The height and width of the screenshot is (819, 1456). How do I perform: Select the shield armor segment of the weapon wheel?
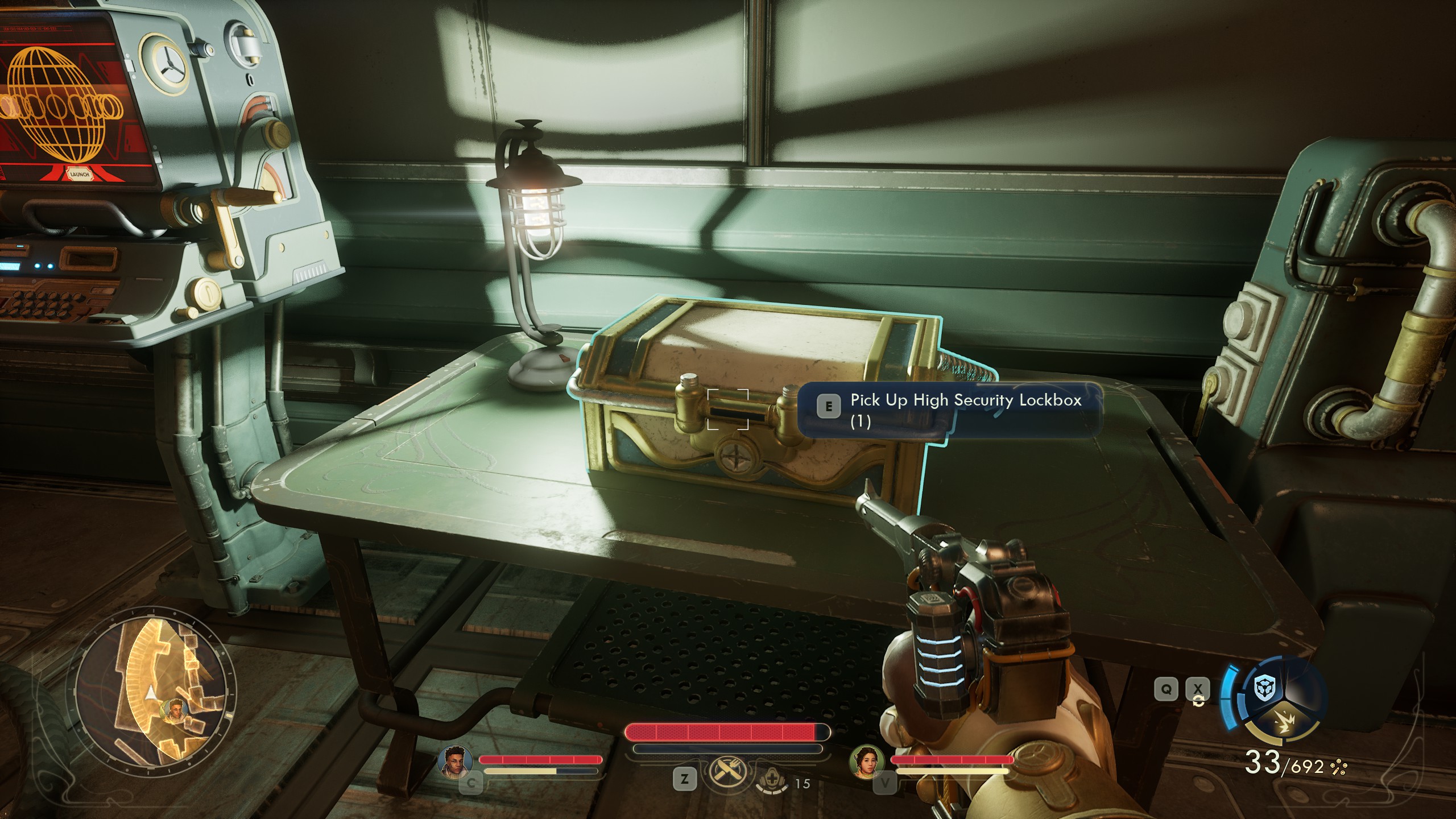pos(1264,688)
